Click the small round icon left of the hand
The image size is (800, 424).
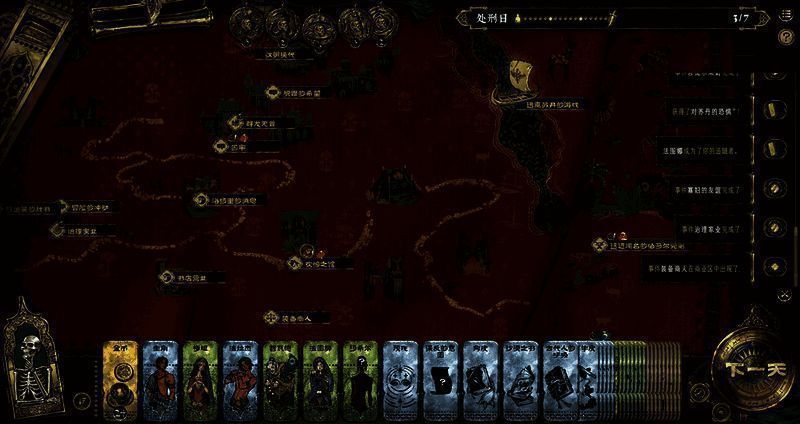[x=82, y=400]
